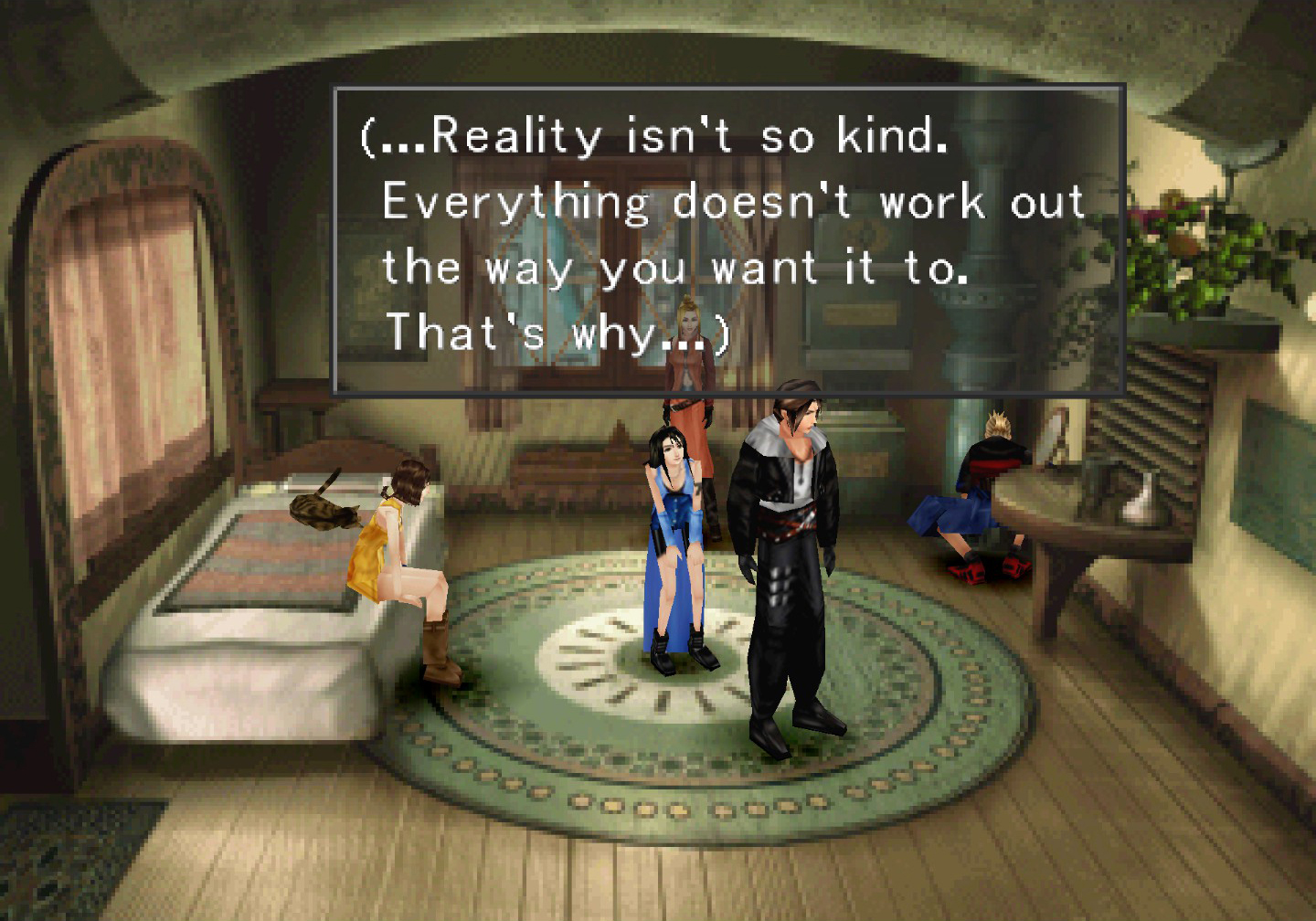The height and width of the screenshot is (921, 1316).
Task: Advance the "Reality isn't so kind" dialogue box
Action: click(728, 240)
